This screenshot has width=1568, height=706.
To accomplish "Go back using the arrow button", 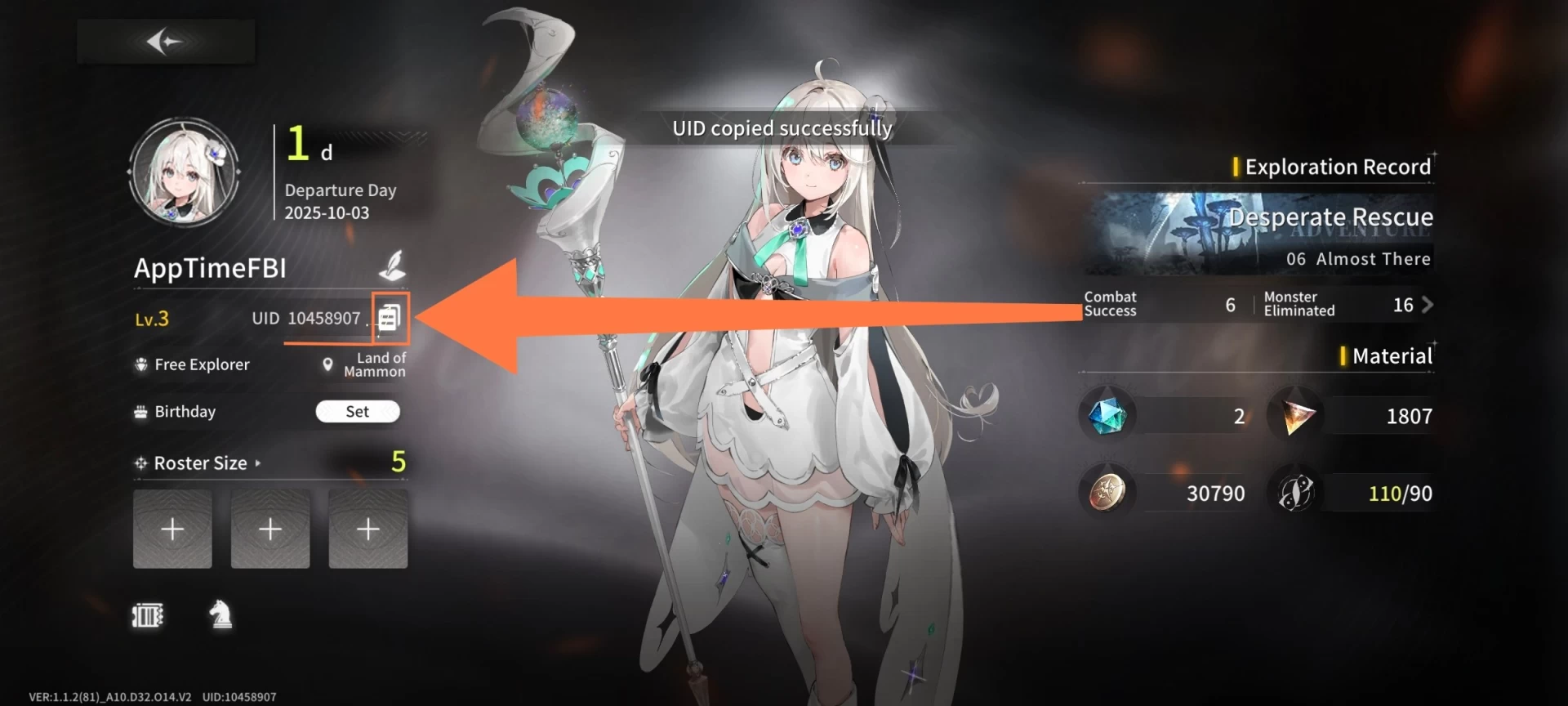I will [165, 41].
